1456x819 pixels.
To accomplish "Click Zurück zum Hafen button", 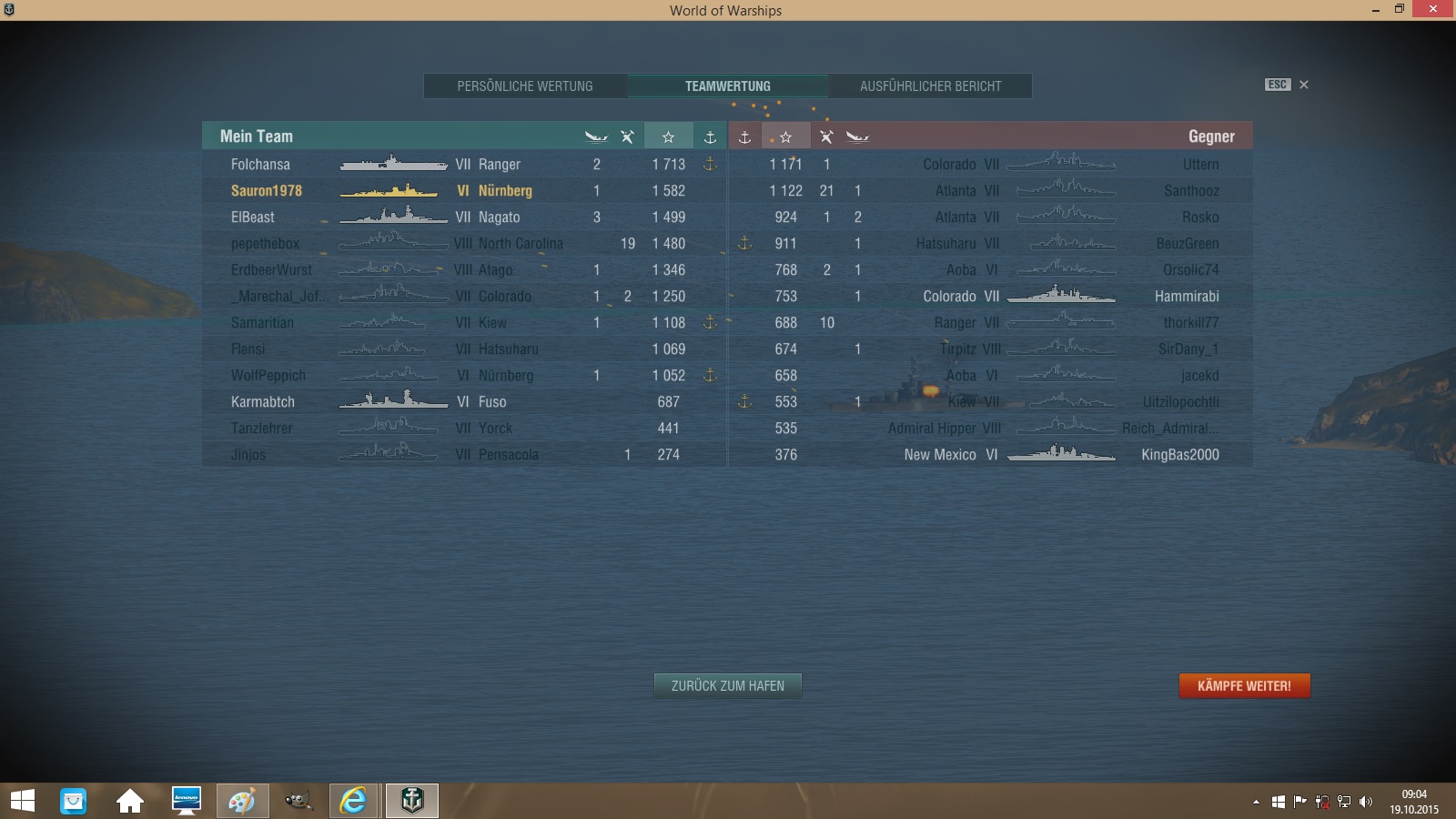I will (727, 686).
